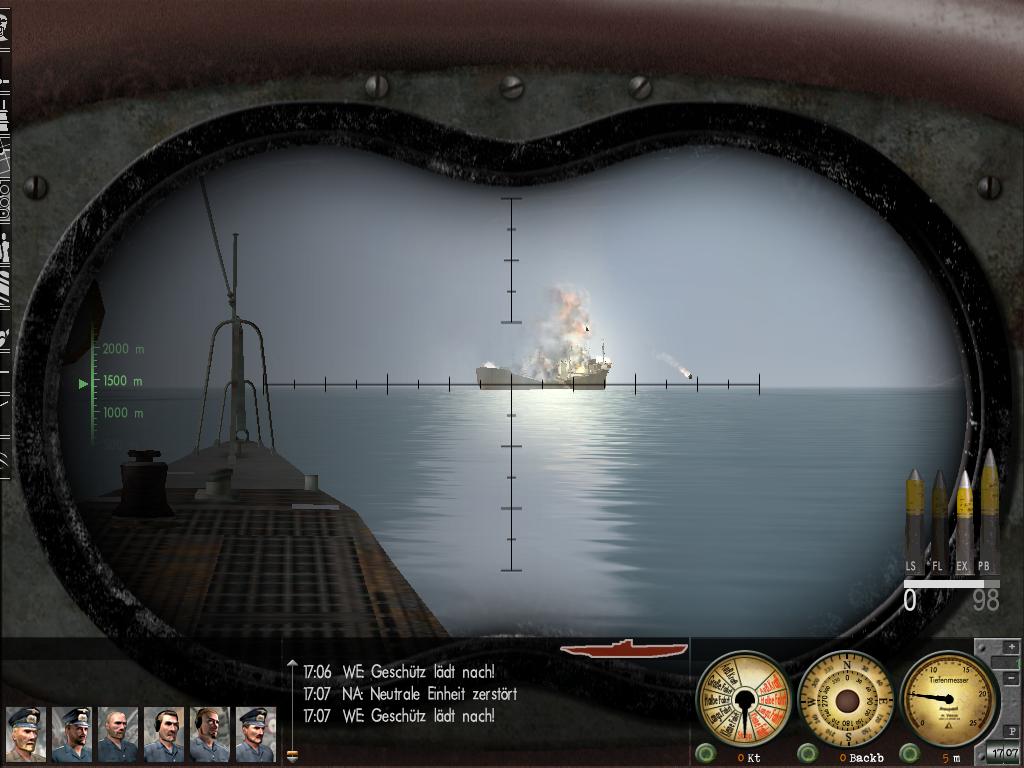Pause the game with the P button
Viewport: 1024px width, 768px height.
click(1012, 733)
